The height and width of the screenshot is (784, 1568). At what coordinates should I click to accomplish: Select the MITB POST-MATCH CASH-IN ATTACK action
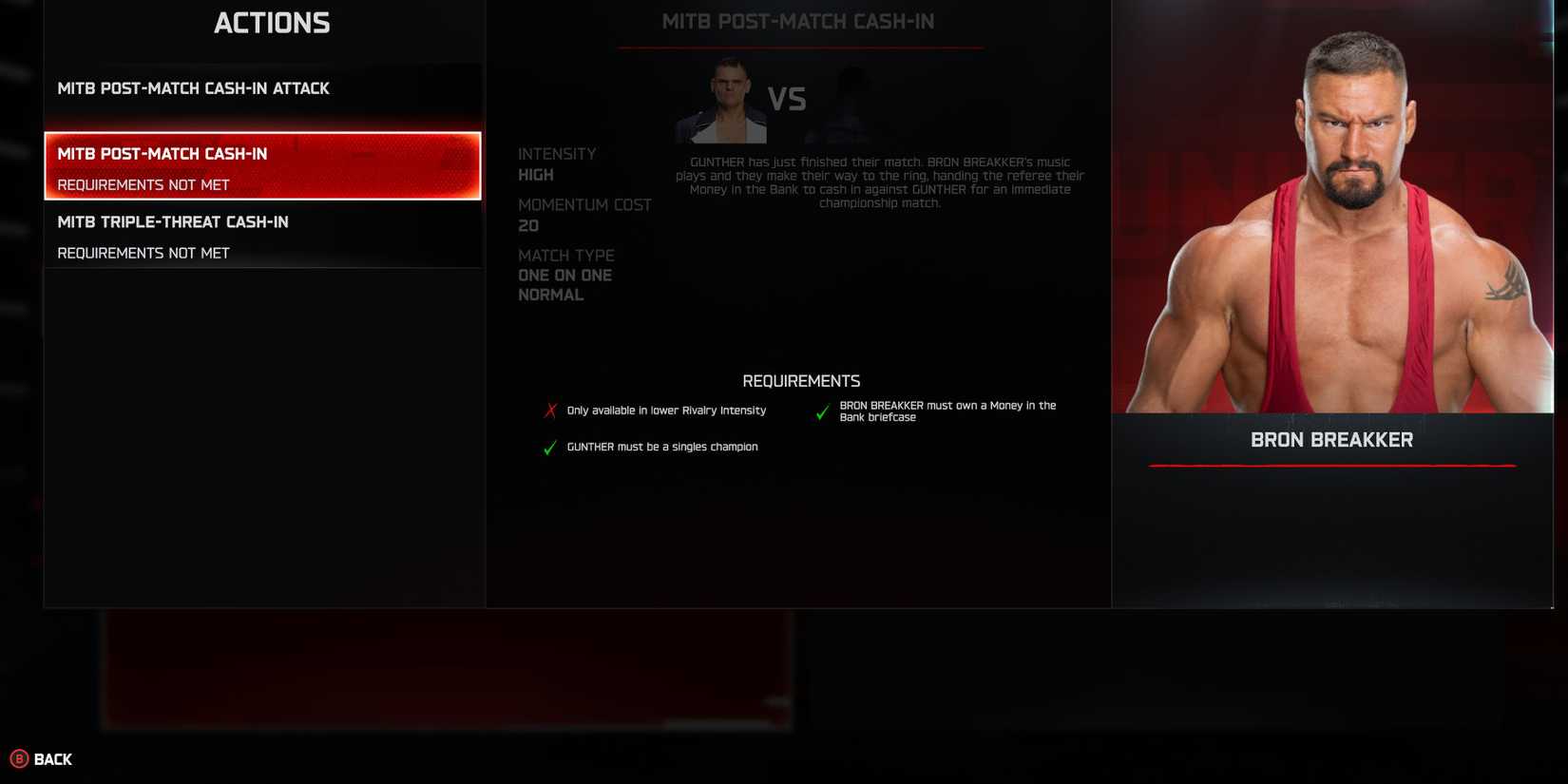[194, 88]
